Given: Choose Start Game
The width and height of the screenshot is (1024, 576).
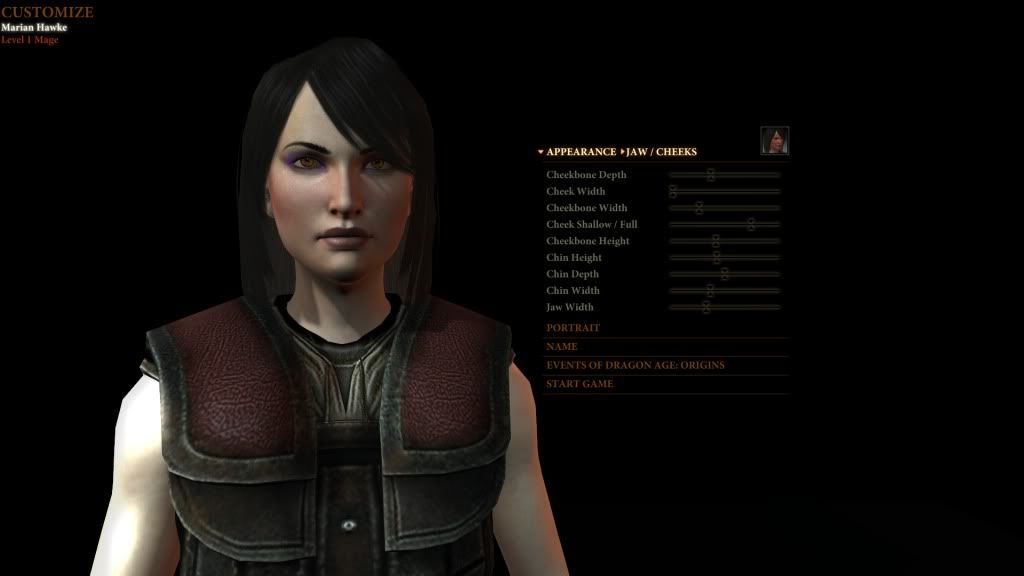Looking at the screenshot, I should [x=580, y=384].
